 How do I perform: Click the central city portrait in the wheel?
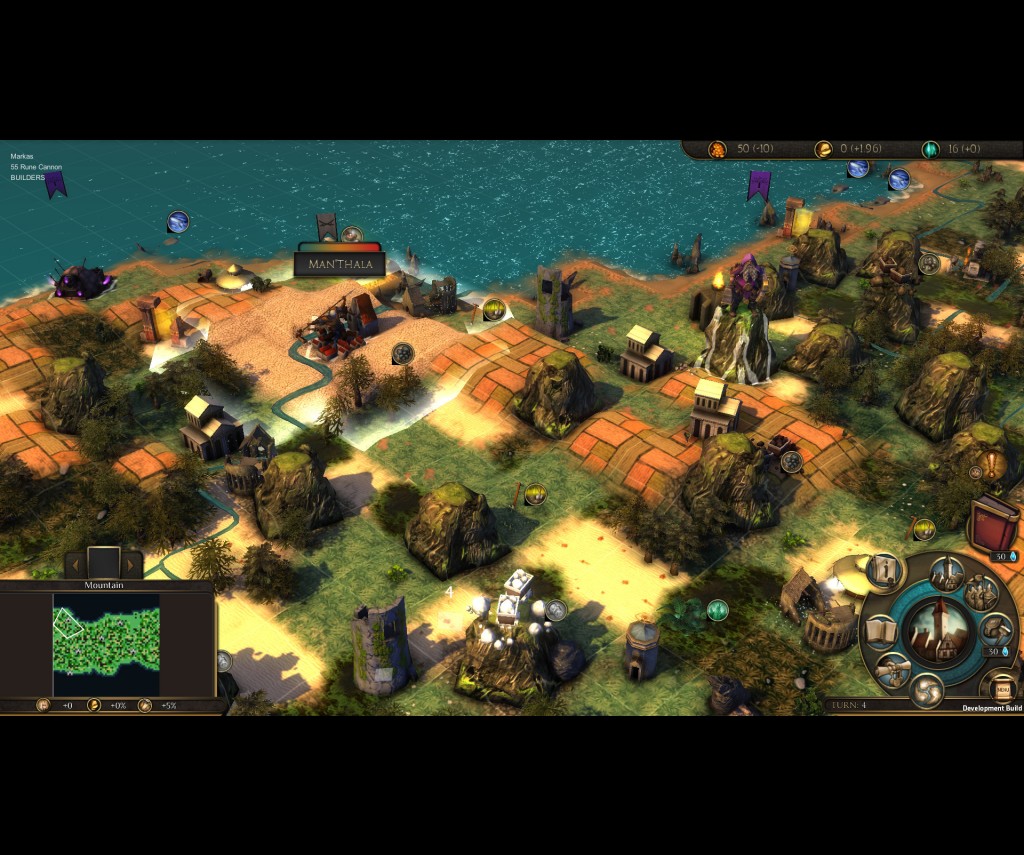(x=939, y=628)
